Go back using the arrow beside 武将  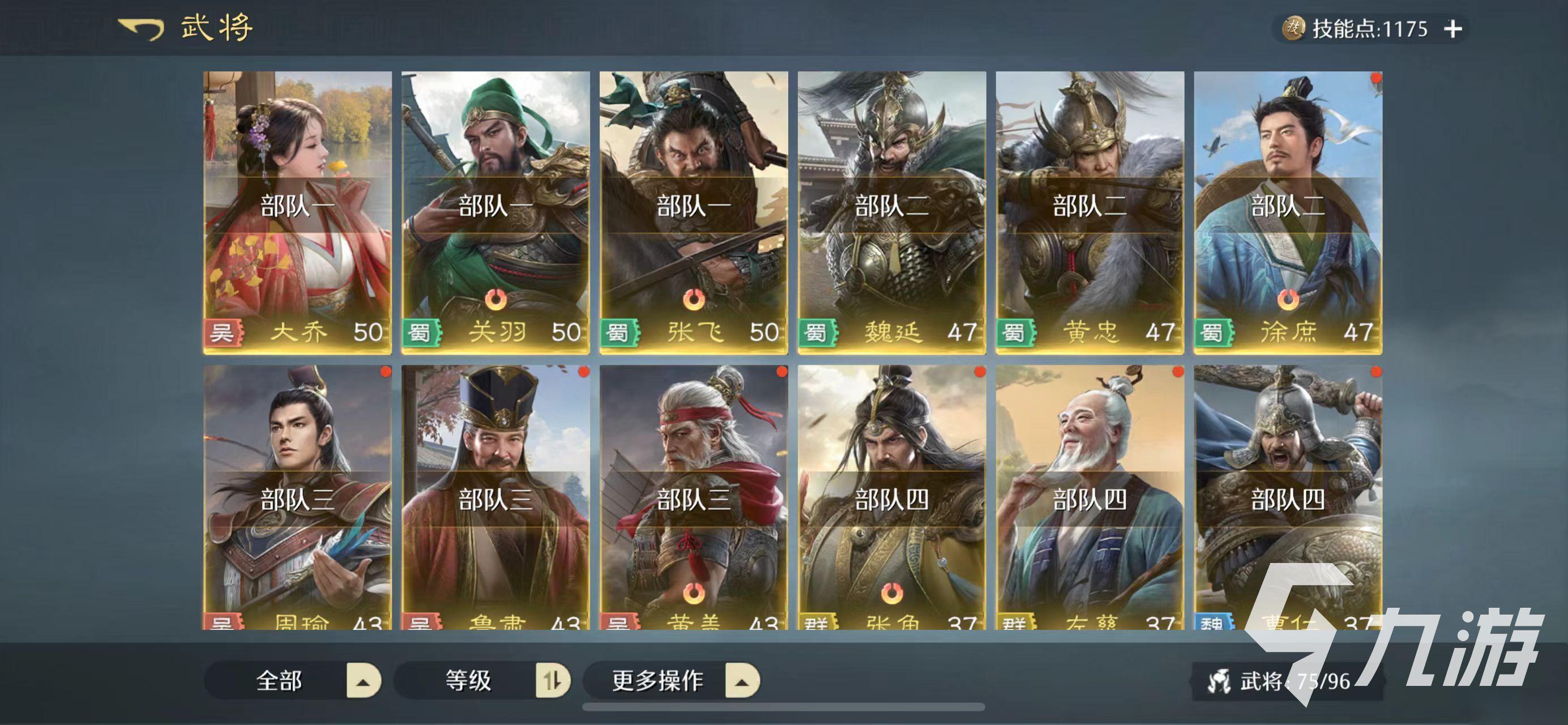pyautogui.click(x=141, y=29)
